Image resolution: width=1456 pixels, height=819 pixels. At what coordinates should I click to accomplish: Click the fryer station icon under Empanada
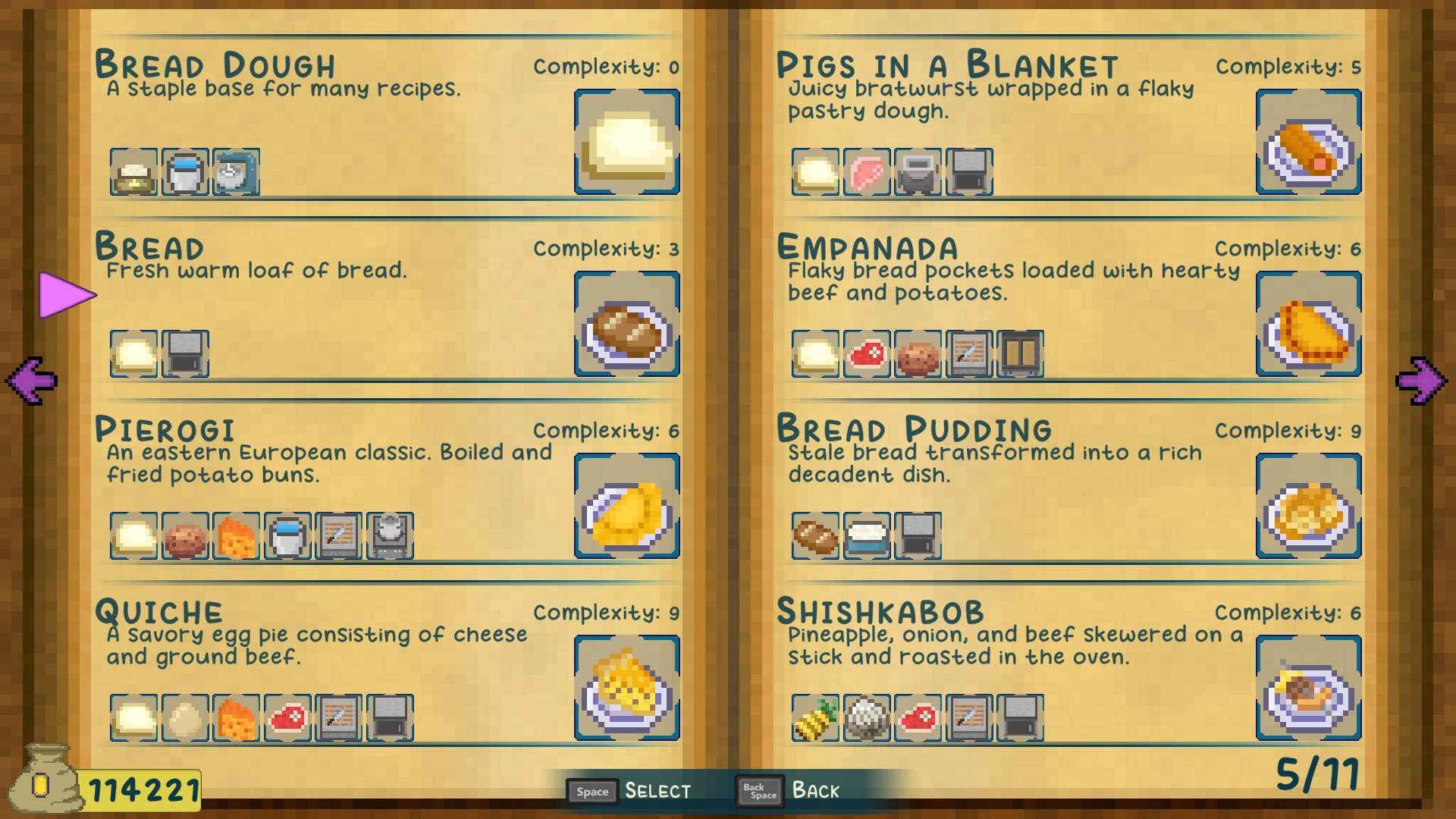click(1020, 354)
